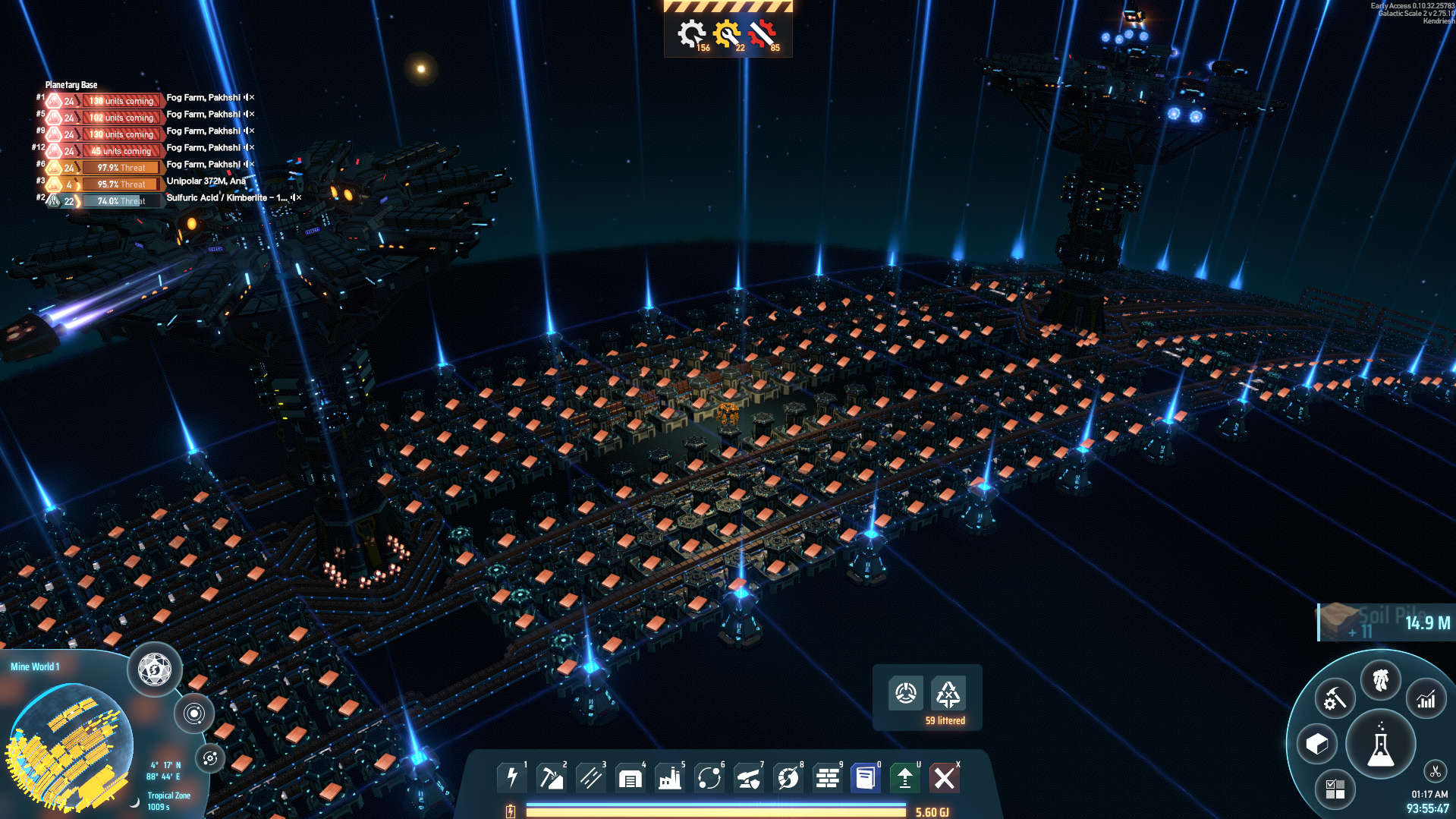Viewport: 1456px width, 819px height.
Task: Choose the factory production build category
Action: pos(669,778)
